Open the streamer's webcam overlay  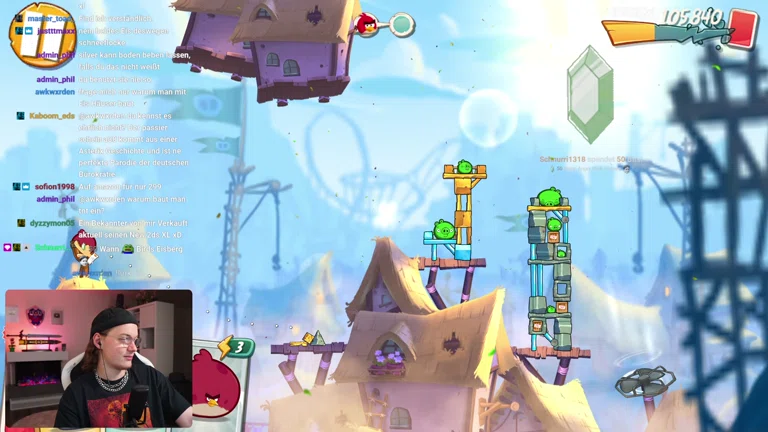(x=98, y=359)
